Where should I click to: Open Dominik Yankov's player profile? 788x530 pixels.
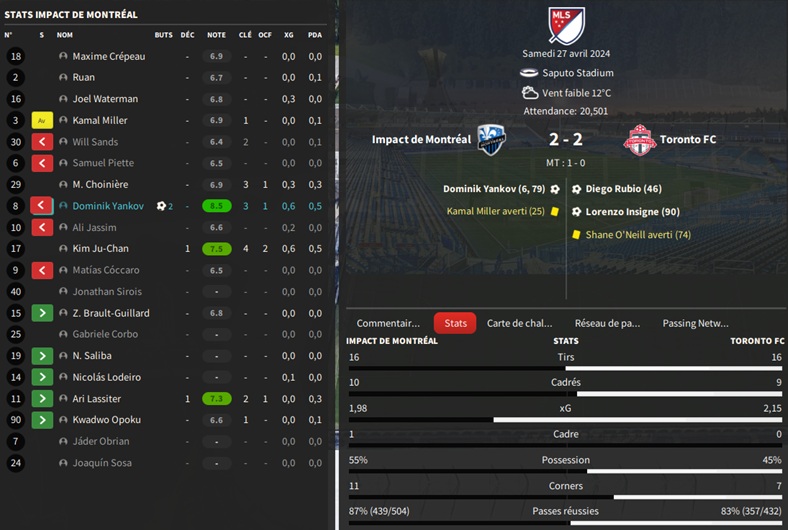tap(108, 206)
